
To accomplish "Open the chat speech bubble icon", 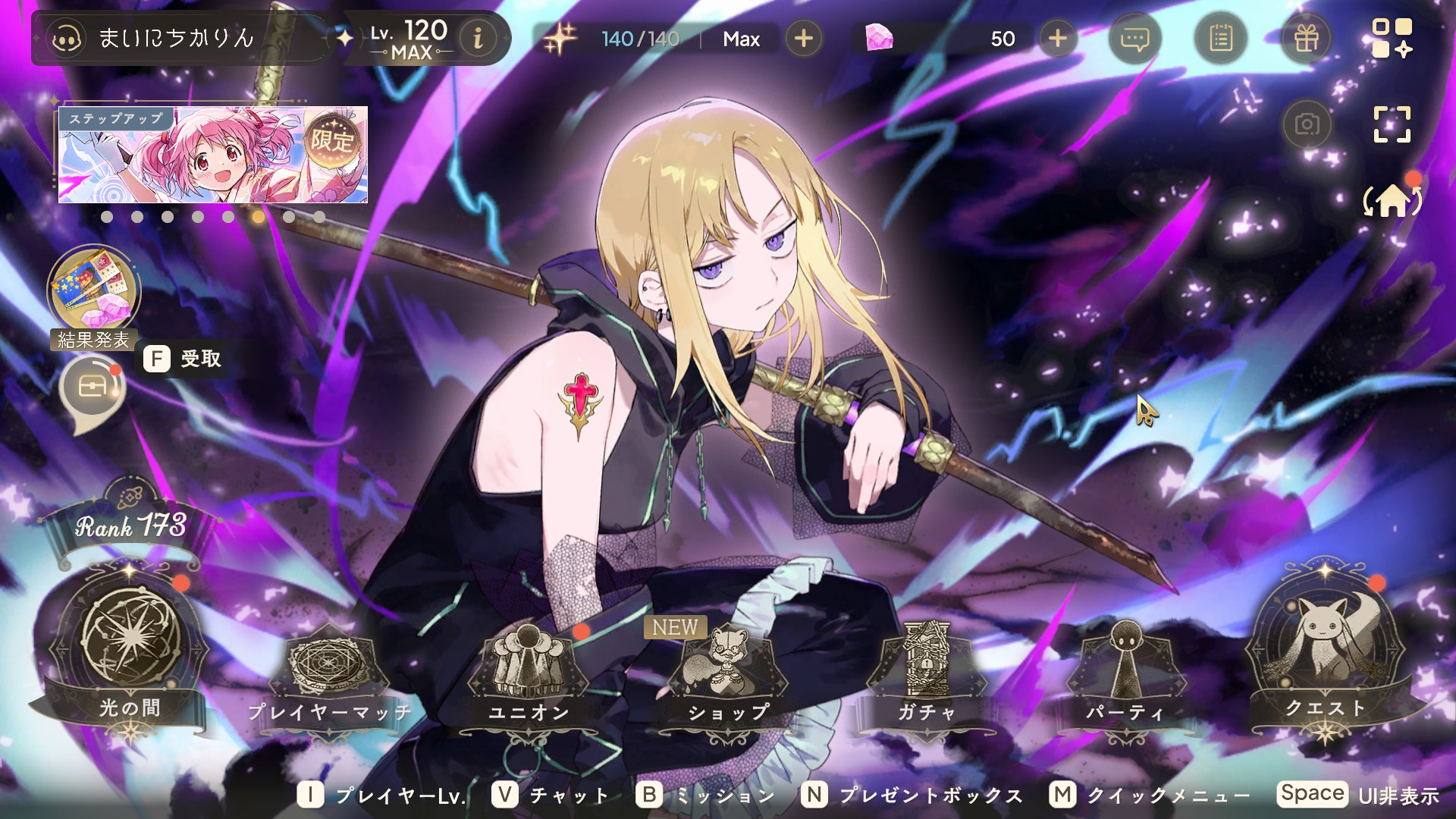I will (x=1134, y=38).
